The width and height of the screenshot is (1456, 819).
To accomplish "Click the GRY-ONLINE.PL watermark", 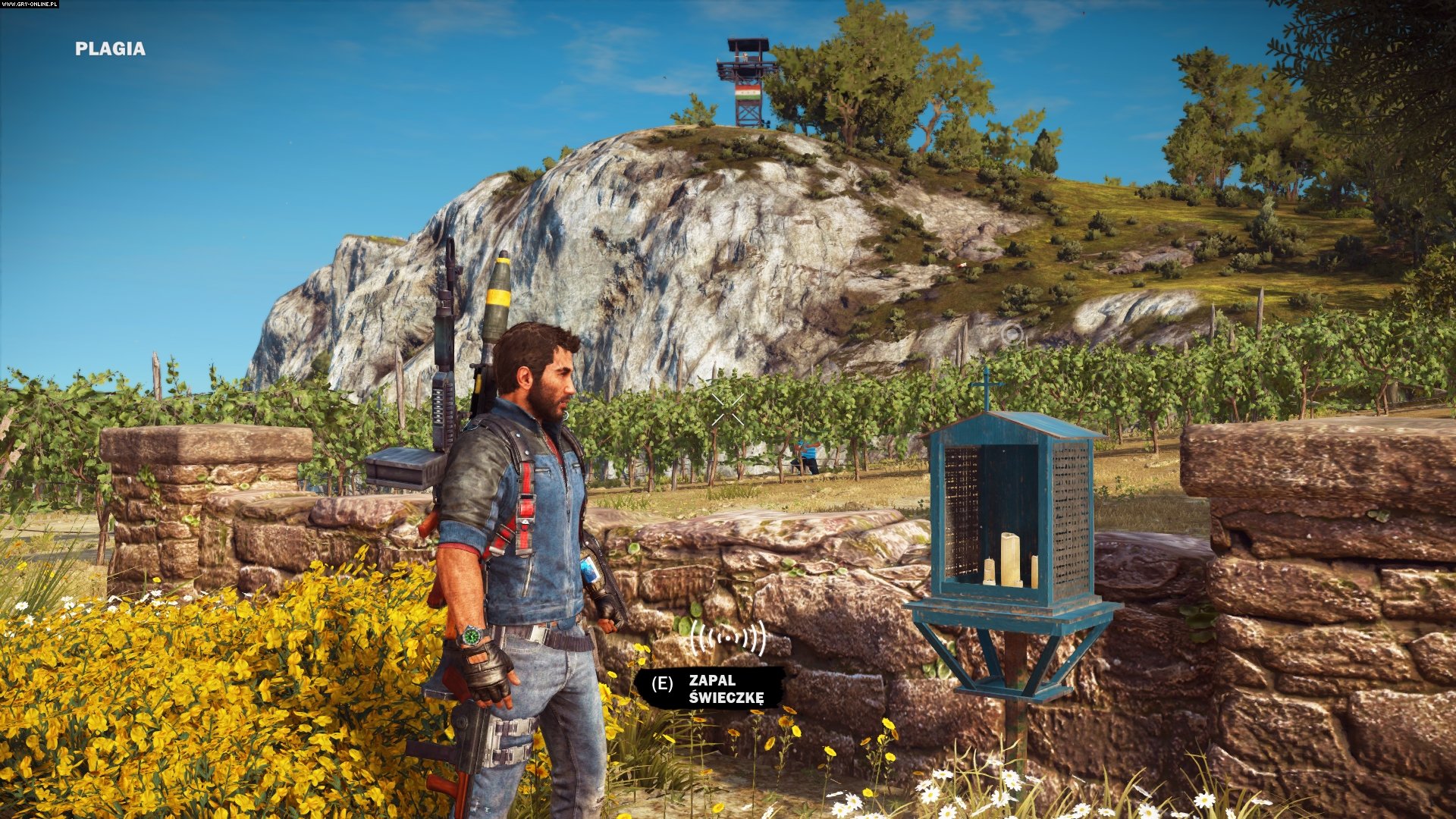I will click(29, 5).
